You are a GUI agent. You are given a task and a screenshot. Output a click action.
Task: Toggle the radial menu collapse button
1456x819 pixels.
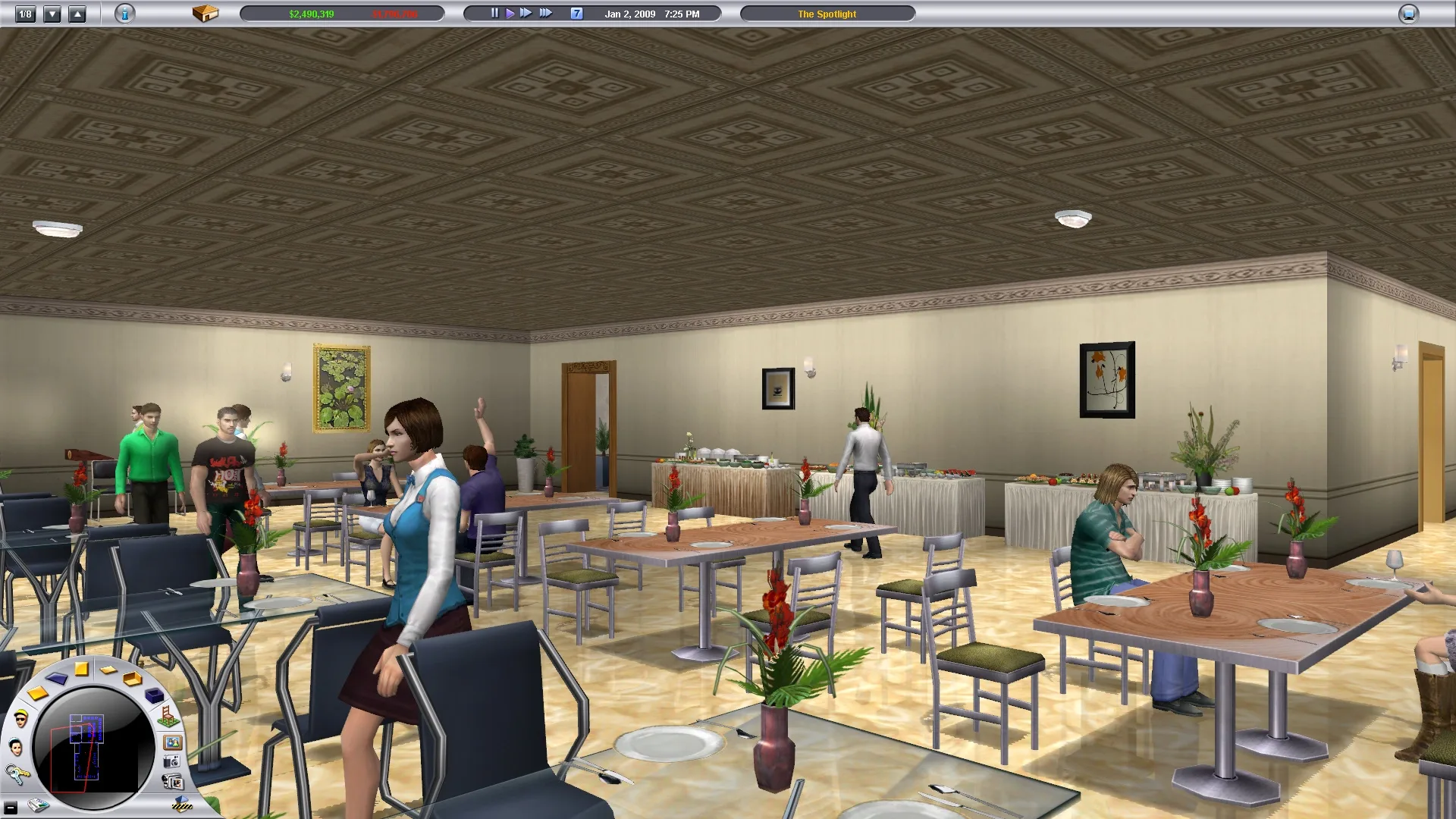point(11,808)
